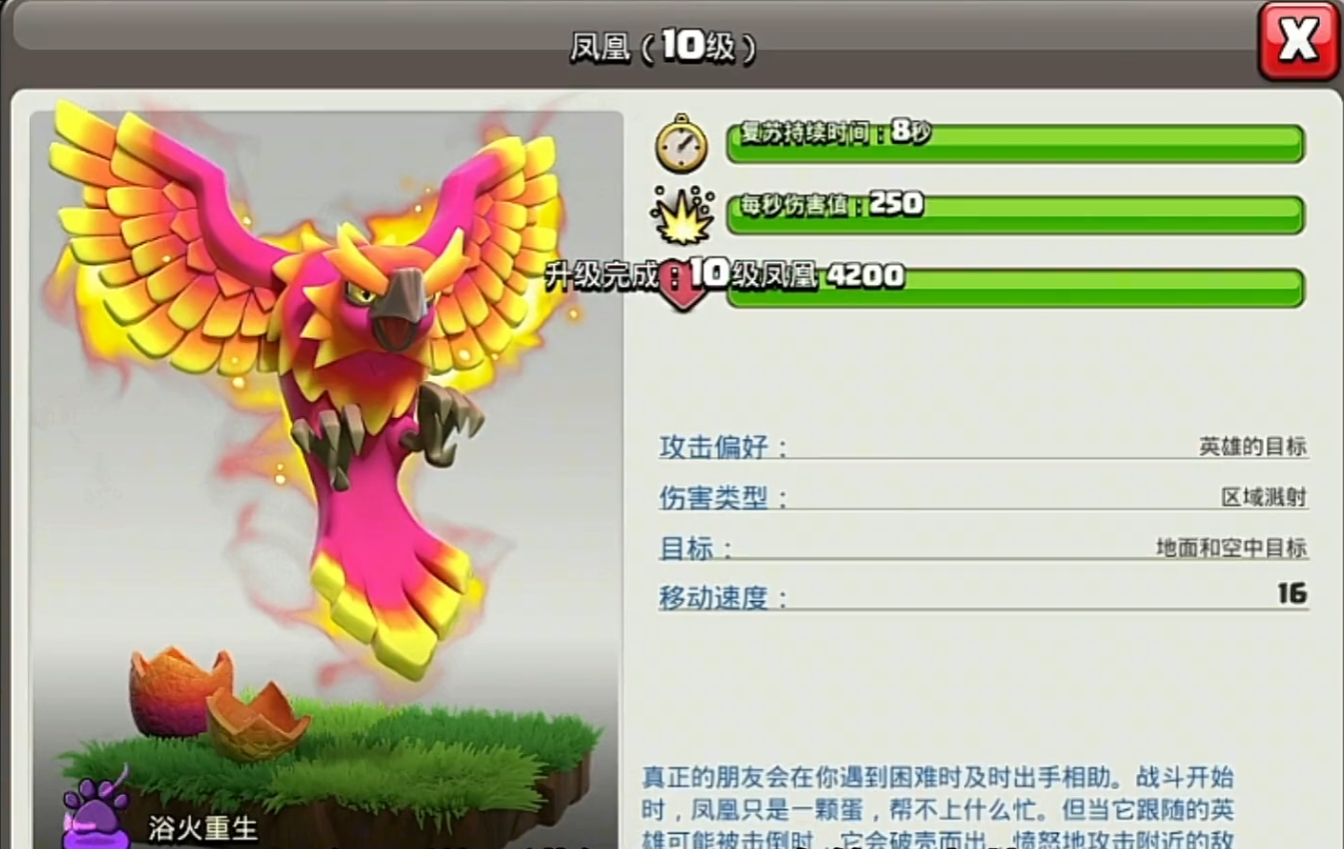Click the 伤害类型 stat label
Viewport: 1344px width, 849px height.
[712, 498]
